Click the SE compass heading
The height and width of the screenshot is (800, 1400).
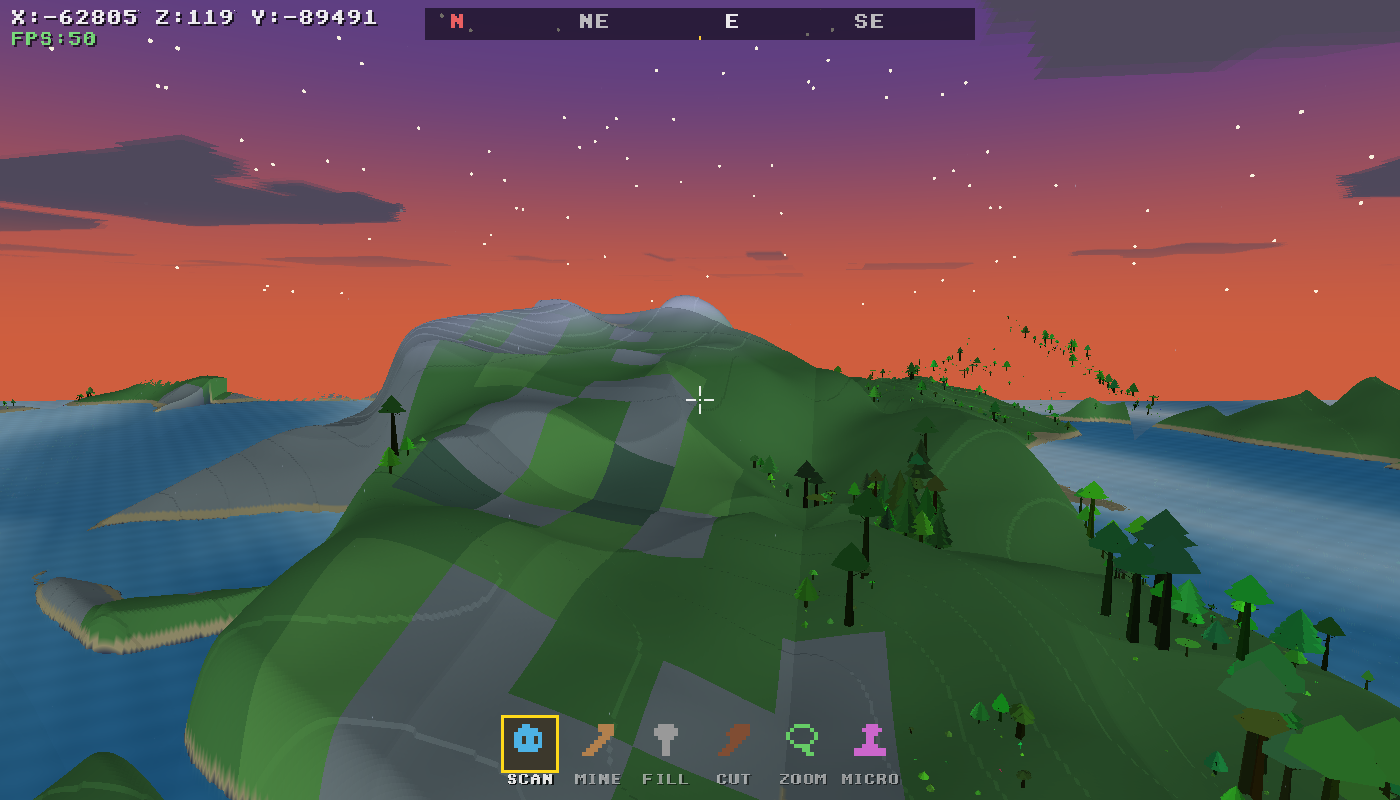(869, 21)
